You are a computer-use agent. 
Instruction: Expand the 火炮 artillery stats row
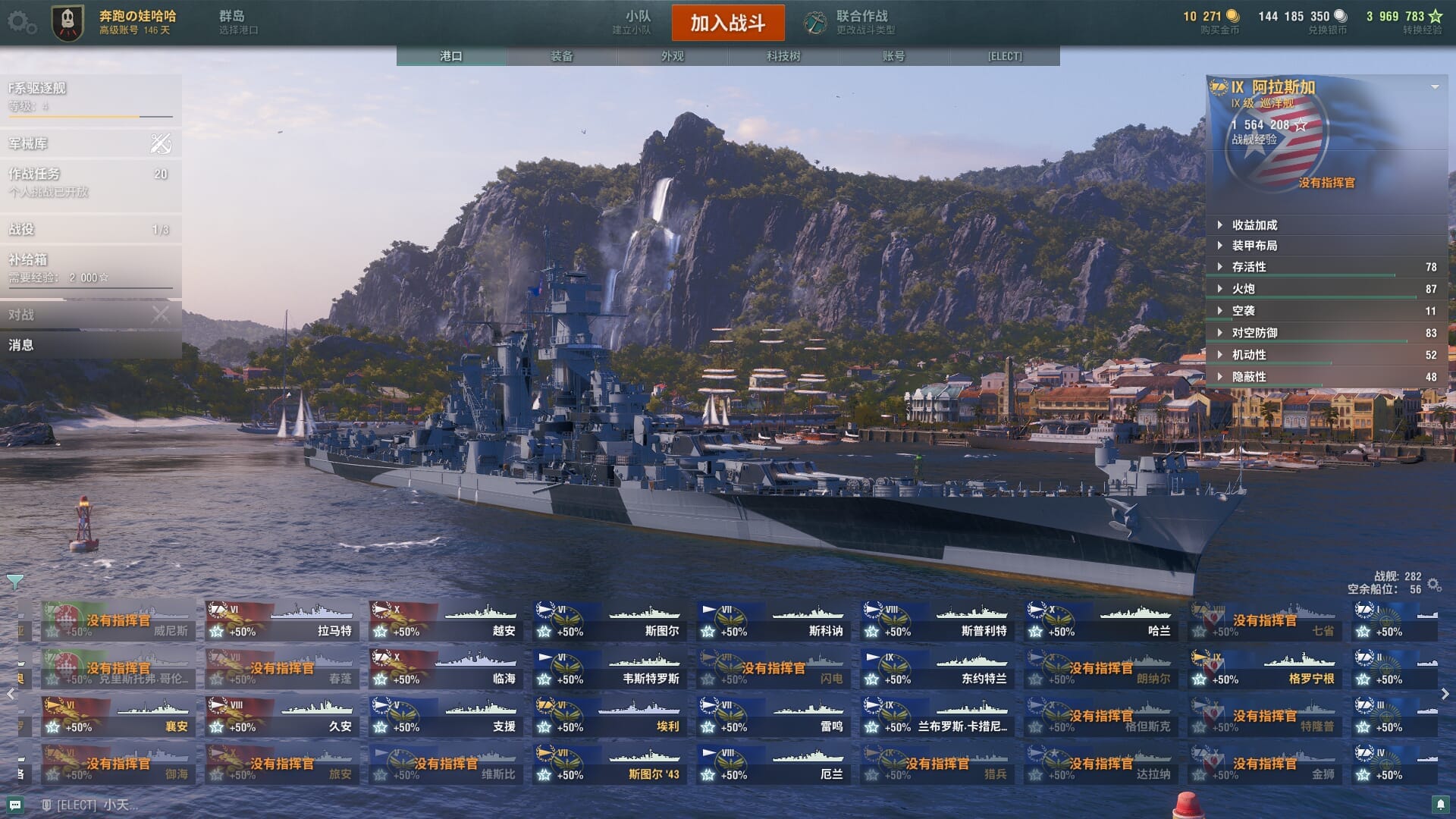pos(1244,289)
